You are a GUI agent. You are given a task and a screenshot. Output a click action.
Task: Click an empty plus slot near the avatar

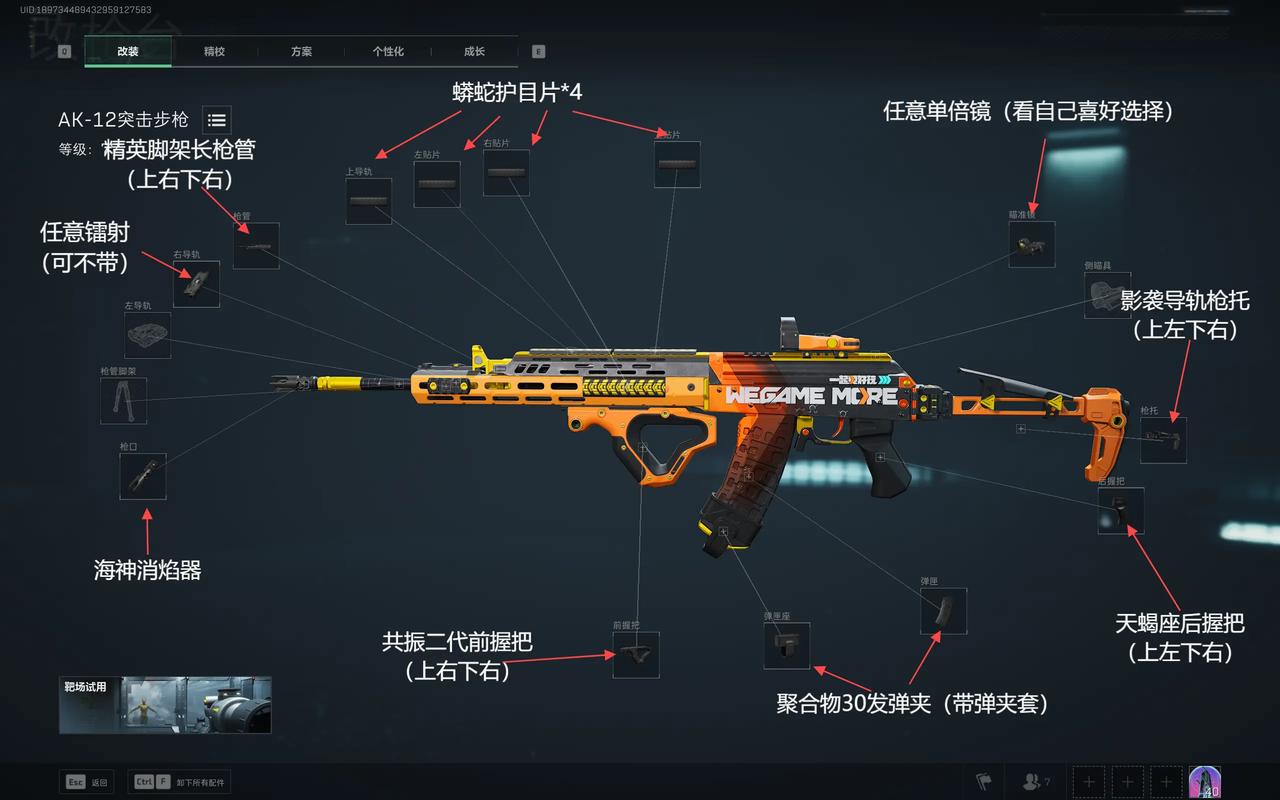1088,781
